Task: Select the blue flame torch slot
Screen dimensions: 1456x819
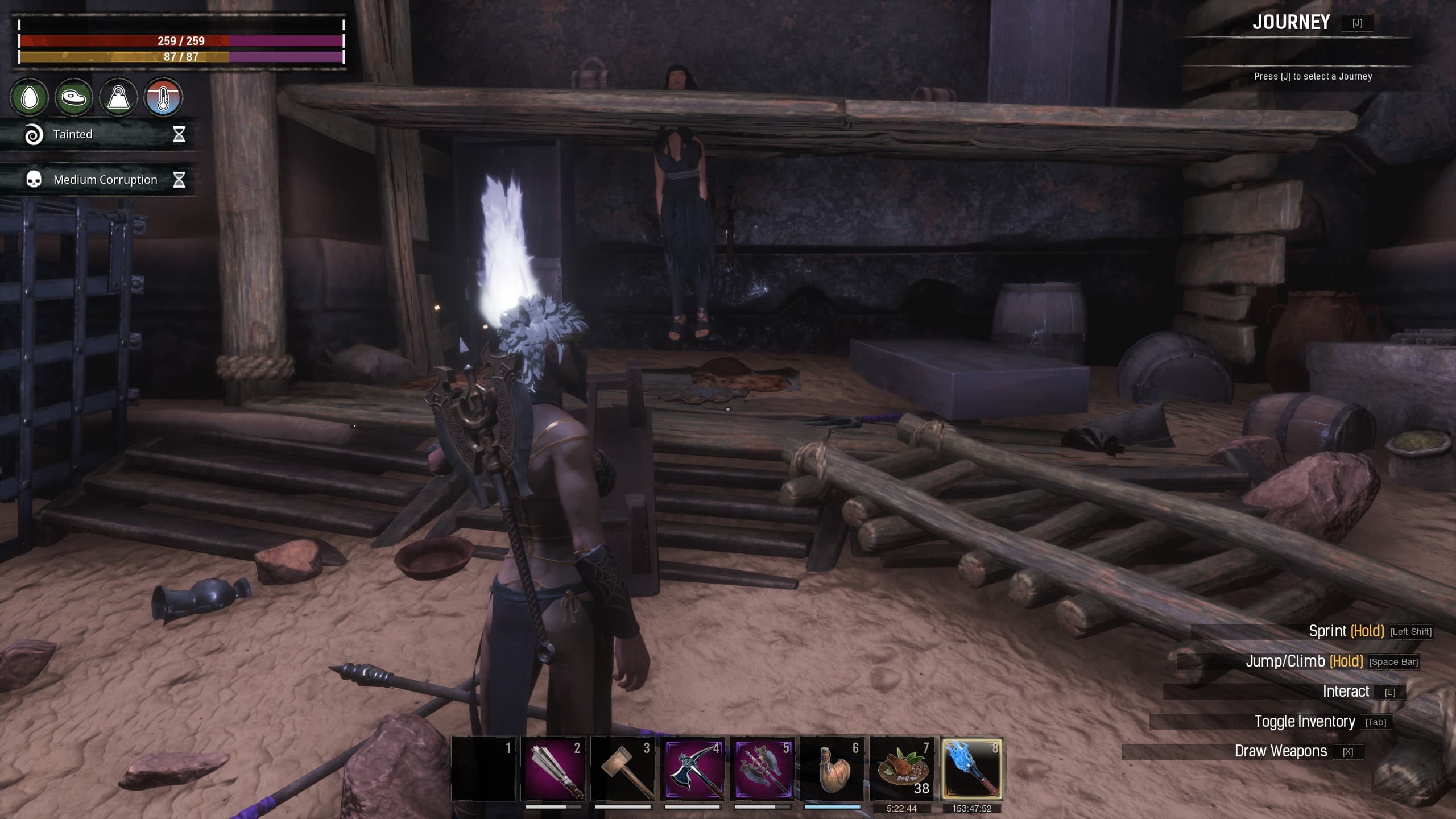Action: [971, 769]
